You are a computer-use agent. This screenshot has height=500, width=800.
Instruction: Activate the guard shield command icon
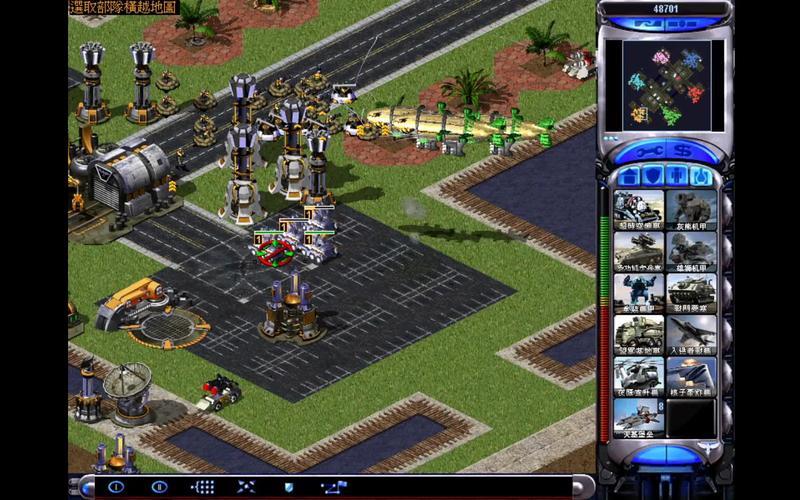tap(289, 487)
